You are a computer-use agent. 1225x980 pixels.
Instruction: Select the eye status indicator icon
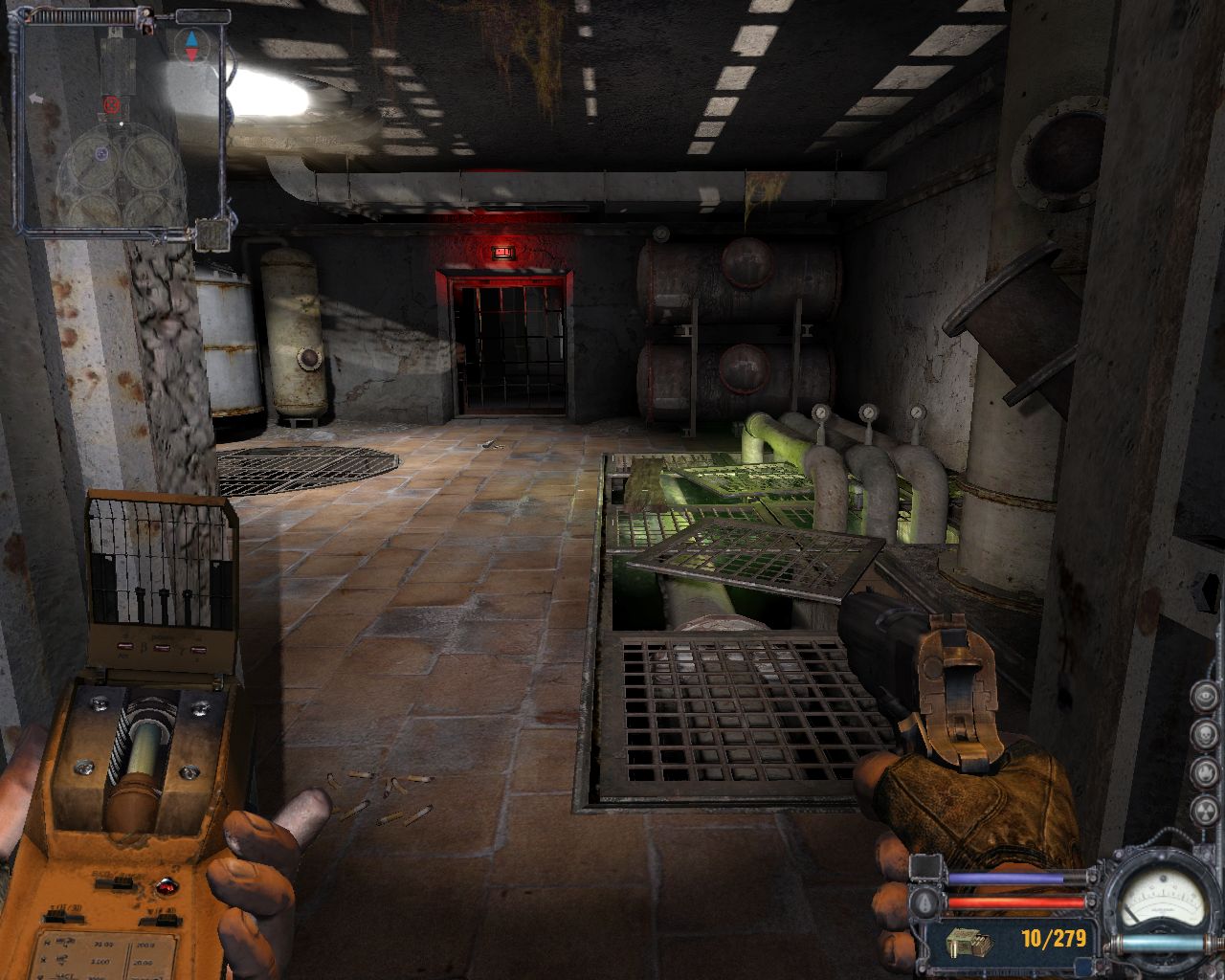[x=1205, y=696]
